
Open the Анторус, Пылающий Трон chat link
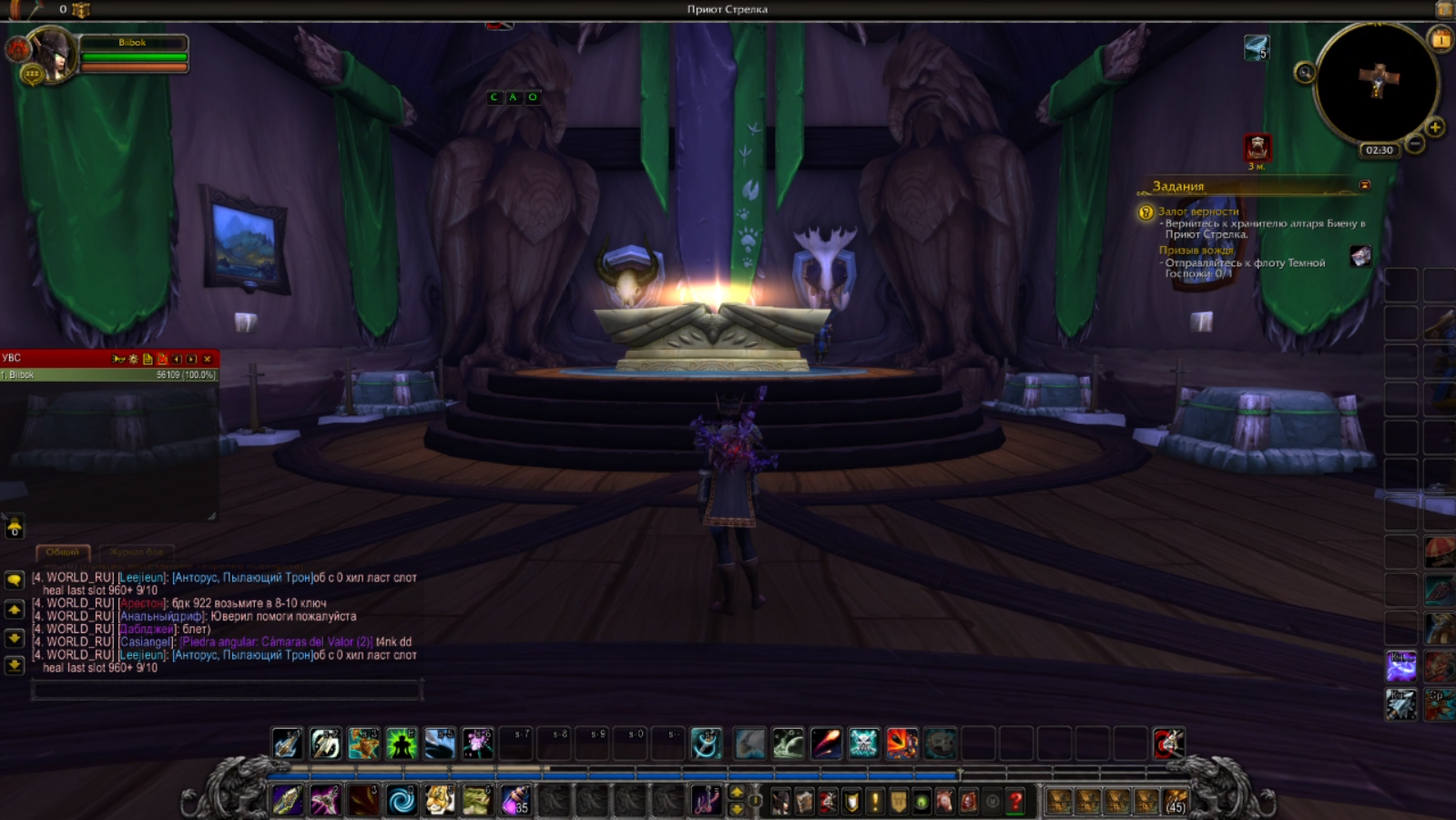coord(242,578)
